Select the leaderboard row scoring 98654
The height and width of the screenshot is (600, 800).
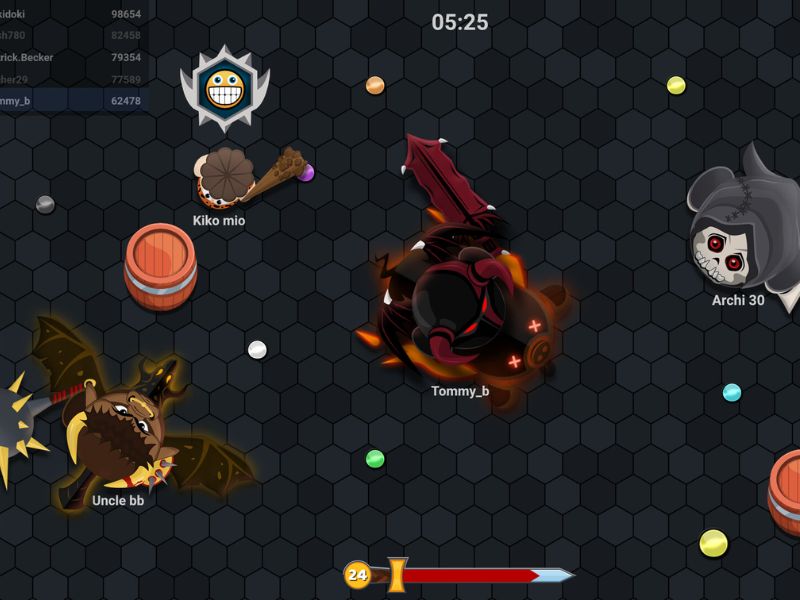click(72, 14)
